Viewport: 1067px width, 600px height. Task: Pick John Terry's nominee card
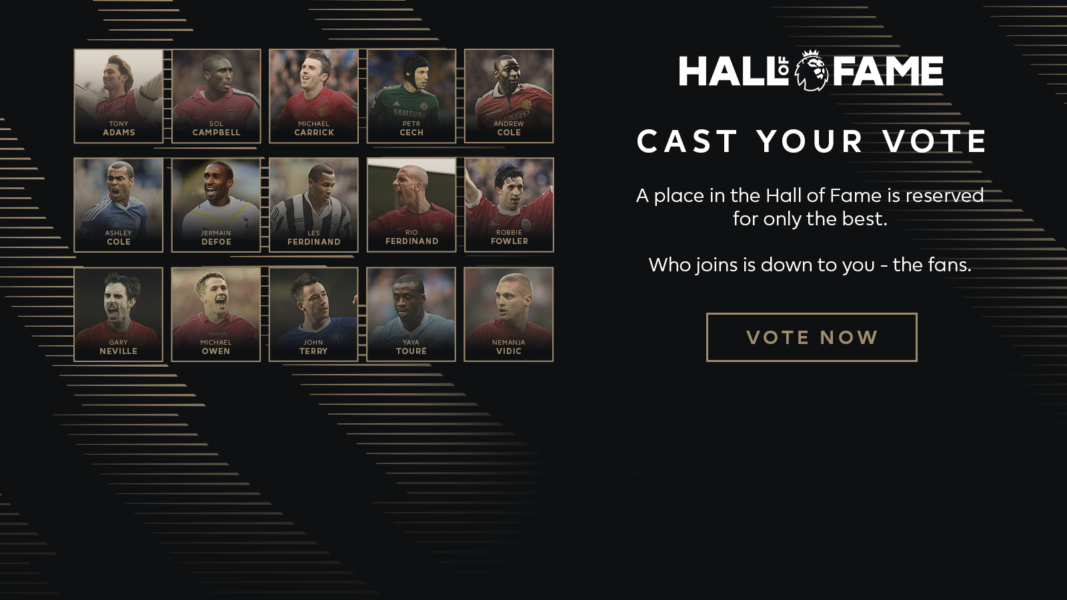(314, 314)
